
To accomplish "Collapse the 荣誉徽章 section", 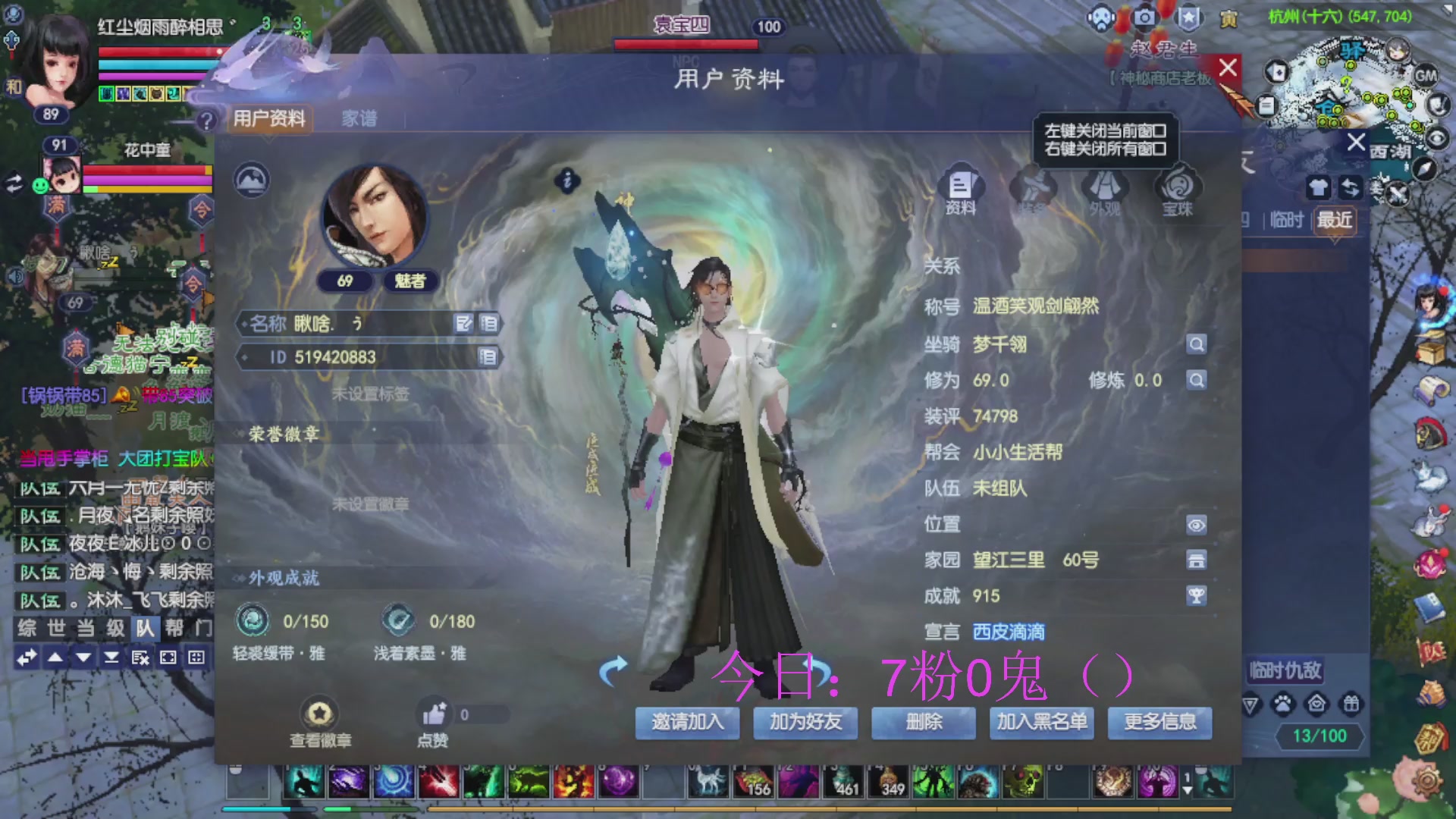I will pos(238,432).
